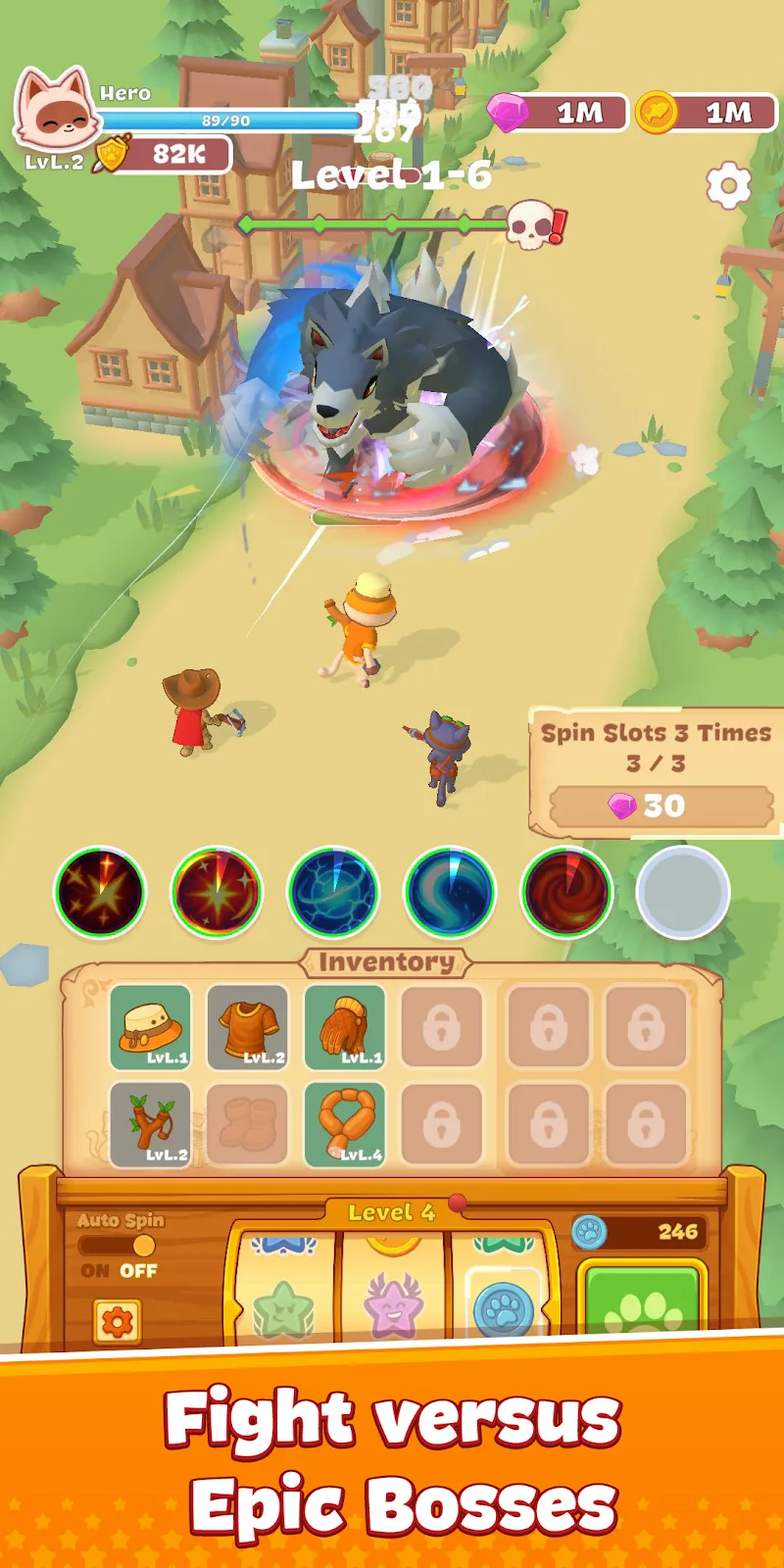784x1568 pixels.
Task: Activate the blue water swirl skill
Action: point(450,892)
